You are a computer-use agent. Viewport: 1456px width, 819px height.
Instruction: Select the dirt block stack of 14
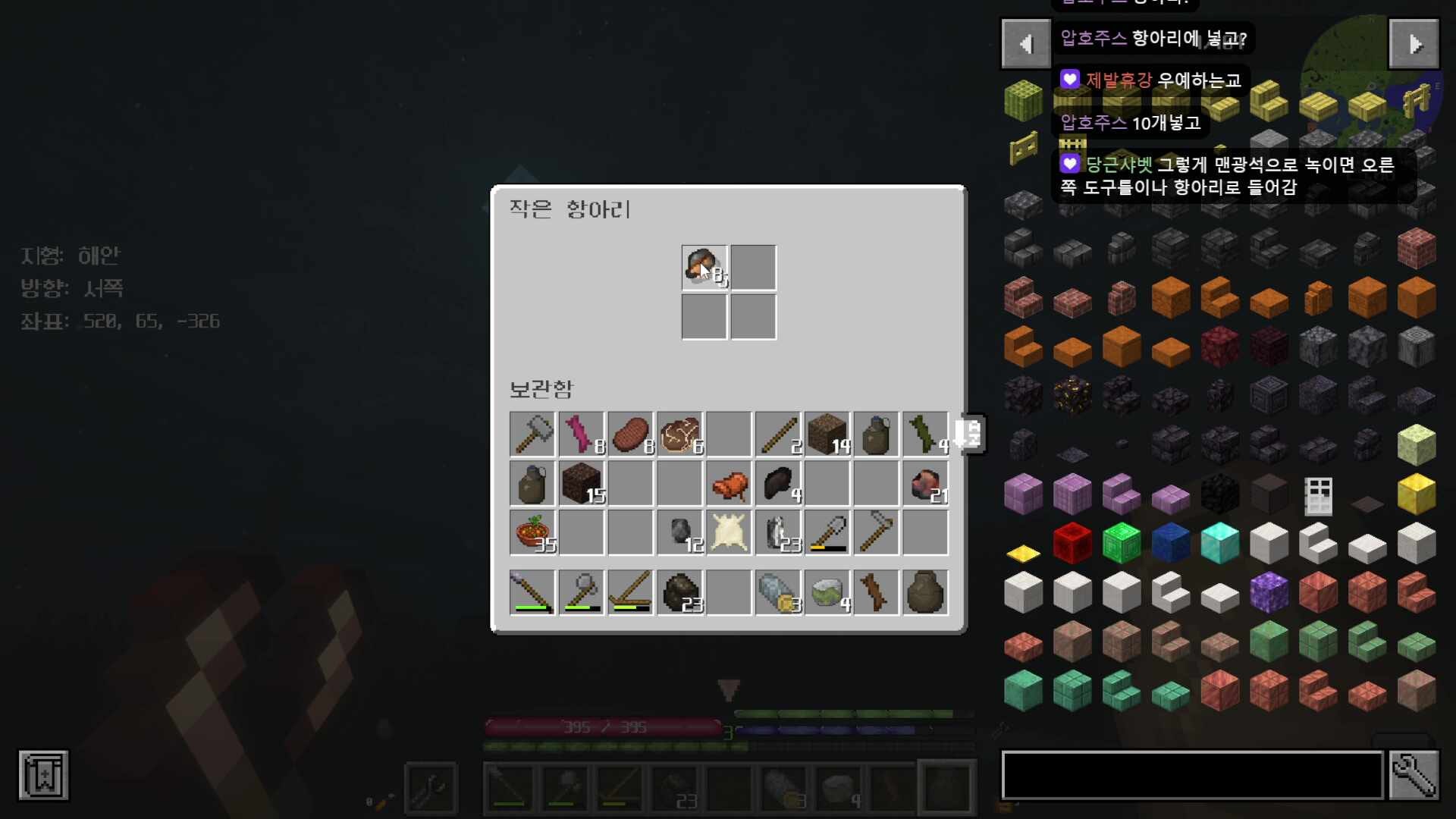(827, 435)
